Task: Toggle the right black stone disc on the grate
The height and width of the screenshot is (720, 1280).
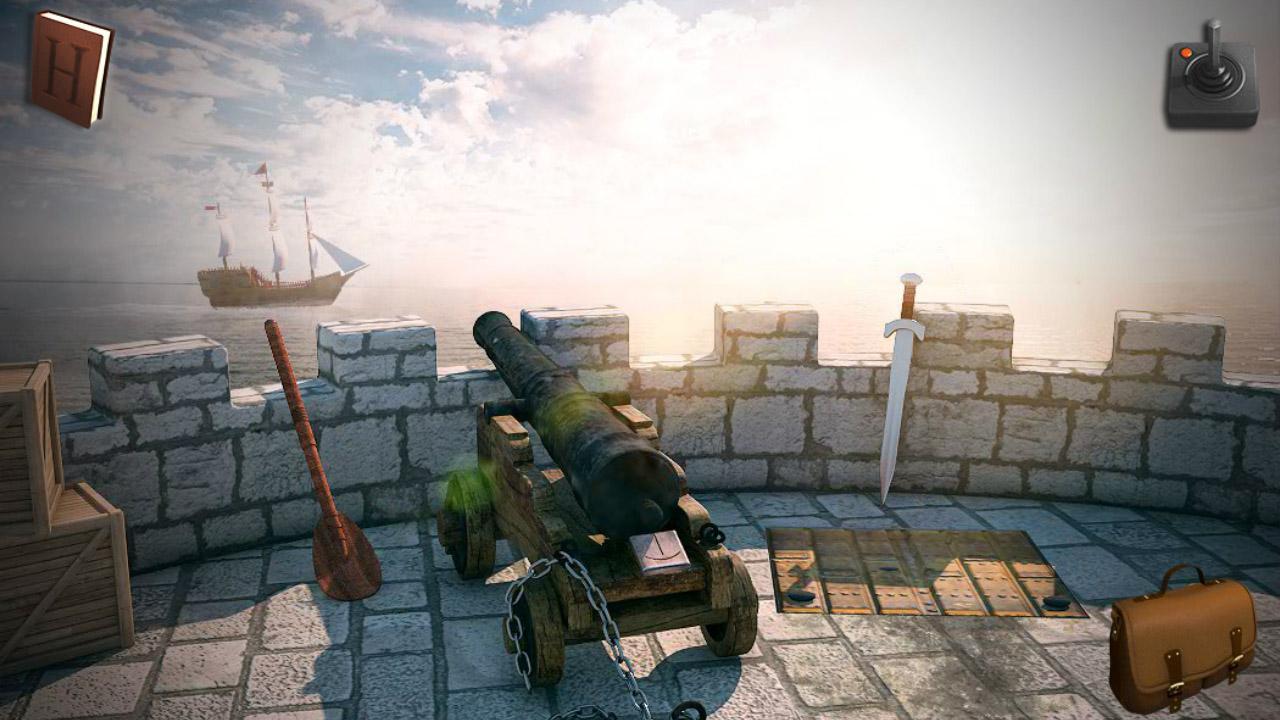Action: (1055, 602)
